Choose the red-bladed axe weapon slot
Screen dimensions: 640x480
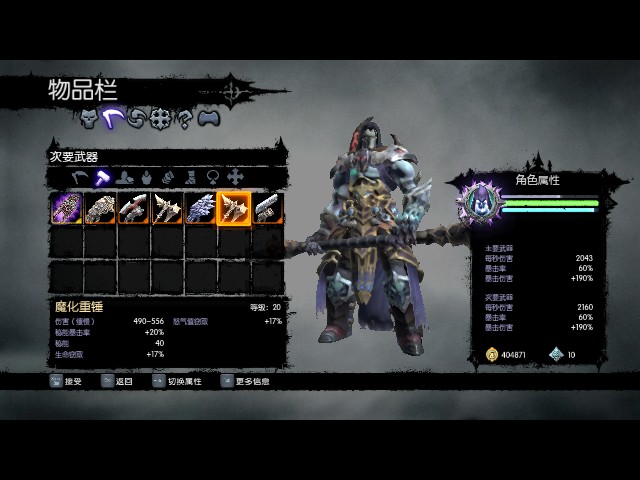click(x=134, y=209)
